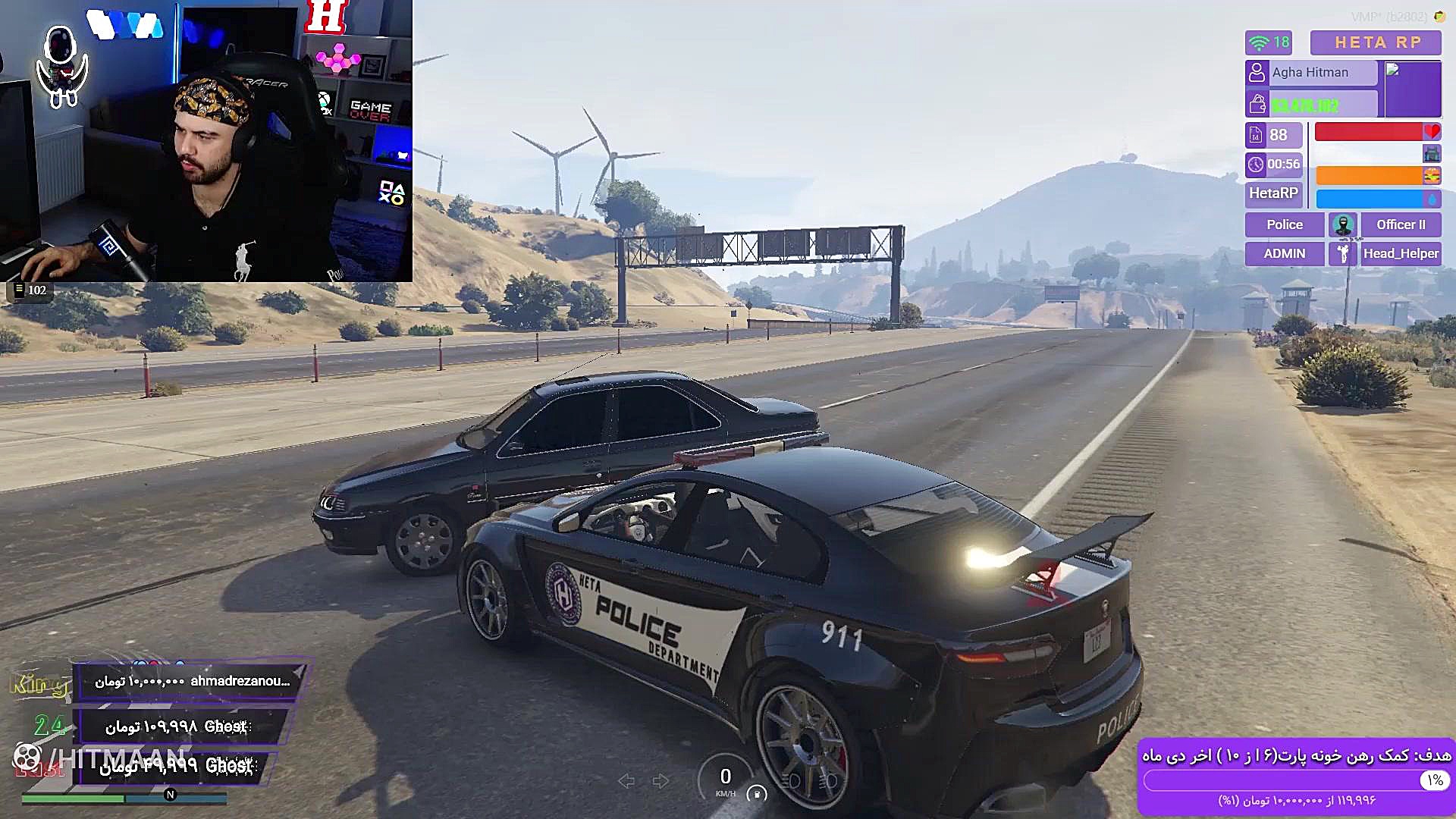1456x819 pixels.
Task: Select the Agha Hitman player name field
Action: 1310,72
